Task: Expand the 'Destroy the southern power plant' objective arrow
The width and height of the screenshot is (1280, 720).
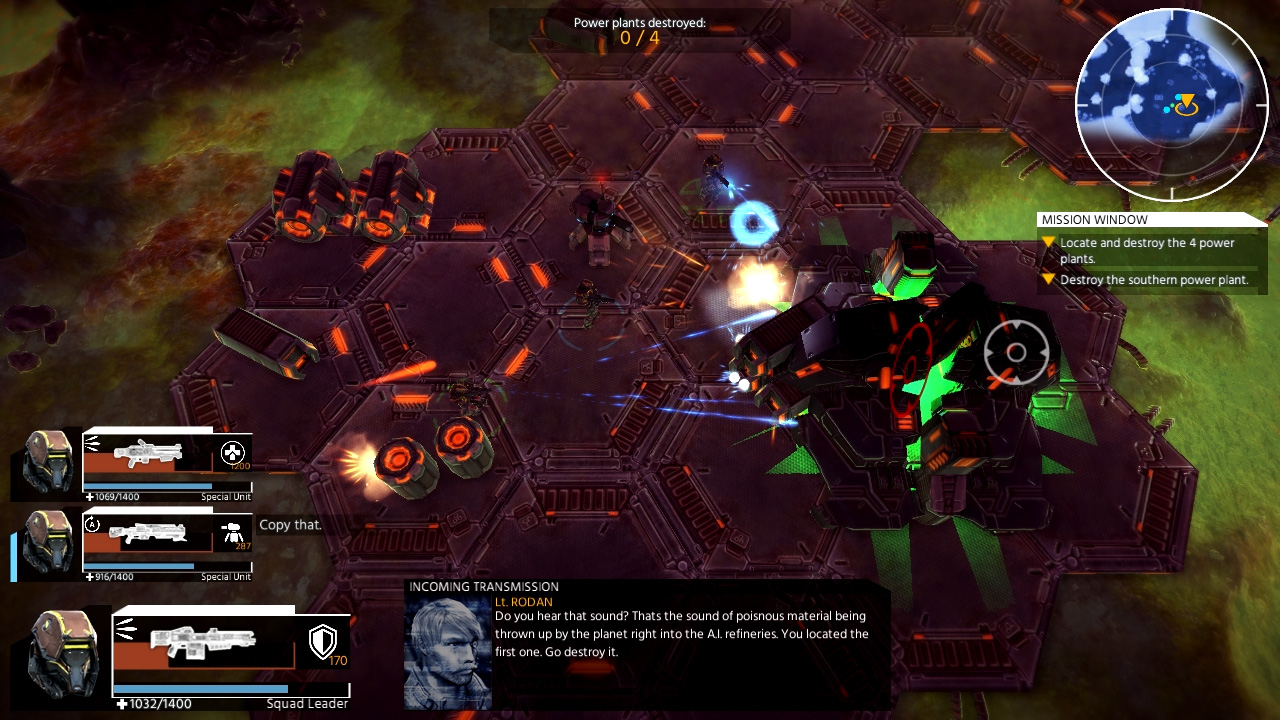Action: click(1047, 281)
